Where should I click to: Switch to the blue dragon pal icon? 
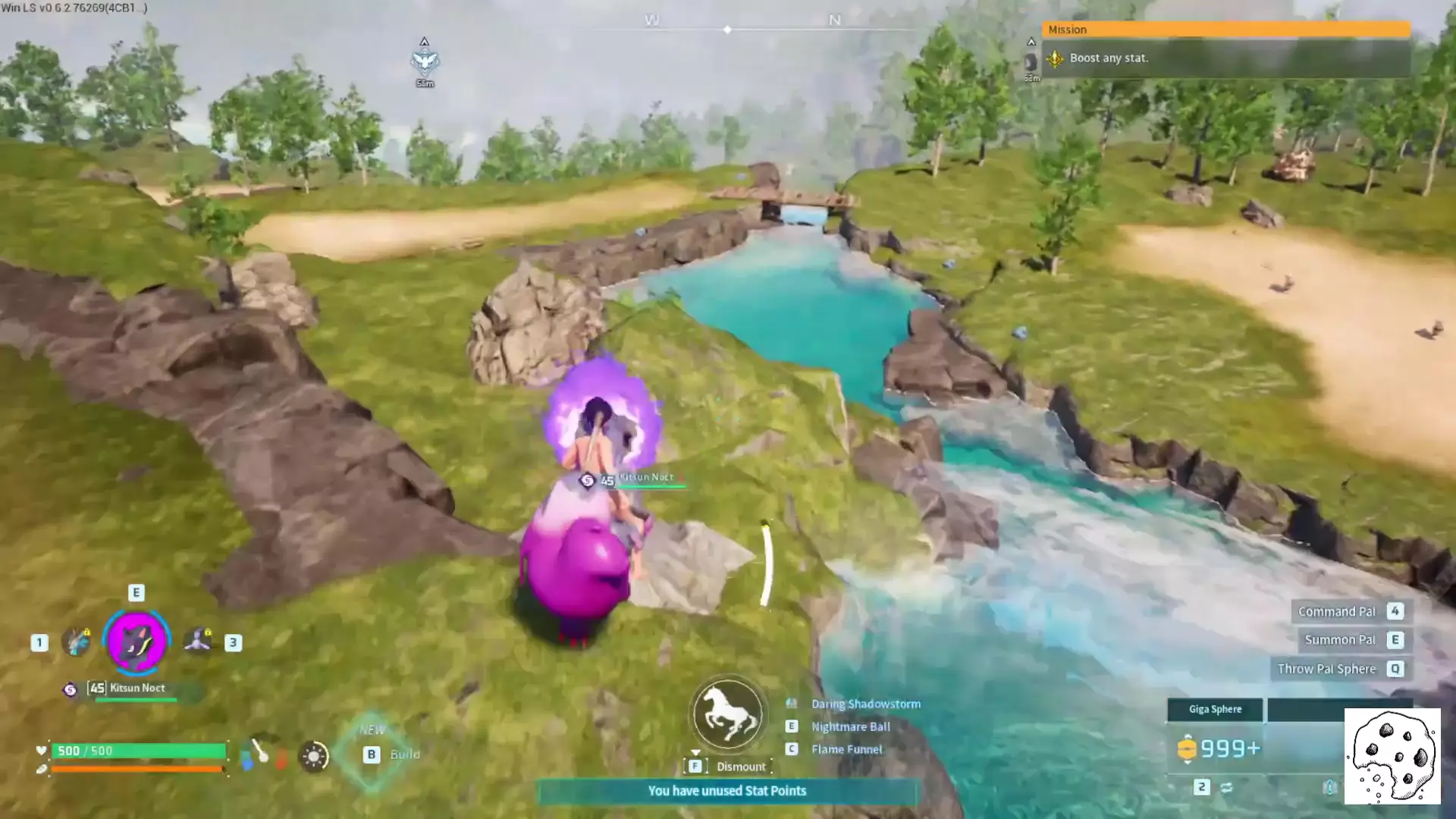(x=76, y=642)
